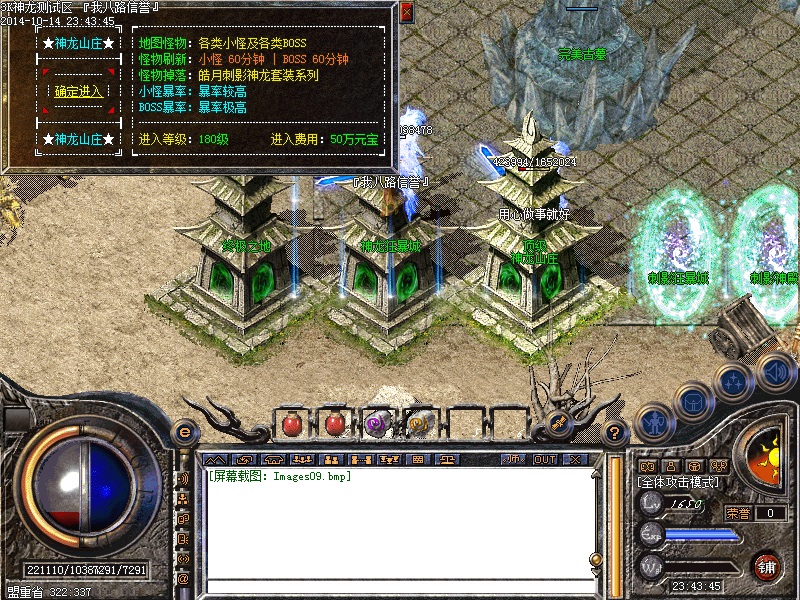Confirm entry via 确定进入 link
This screenshot has height=600, width=800.
[x=79, y=91]
